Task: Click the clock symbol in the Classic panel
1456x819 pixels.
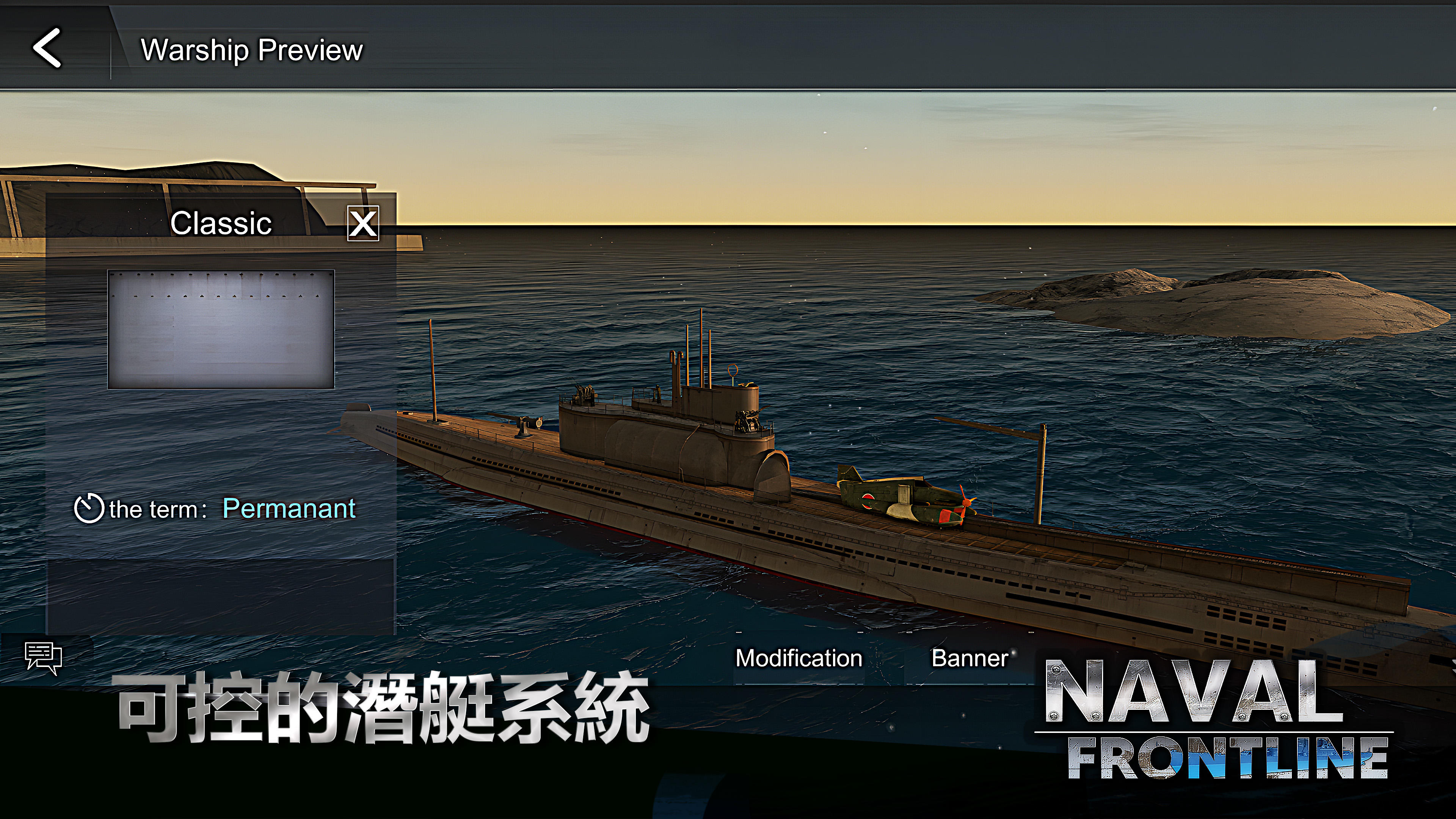Action: point(91,508)
